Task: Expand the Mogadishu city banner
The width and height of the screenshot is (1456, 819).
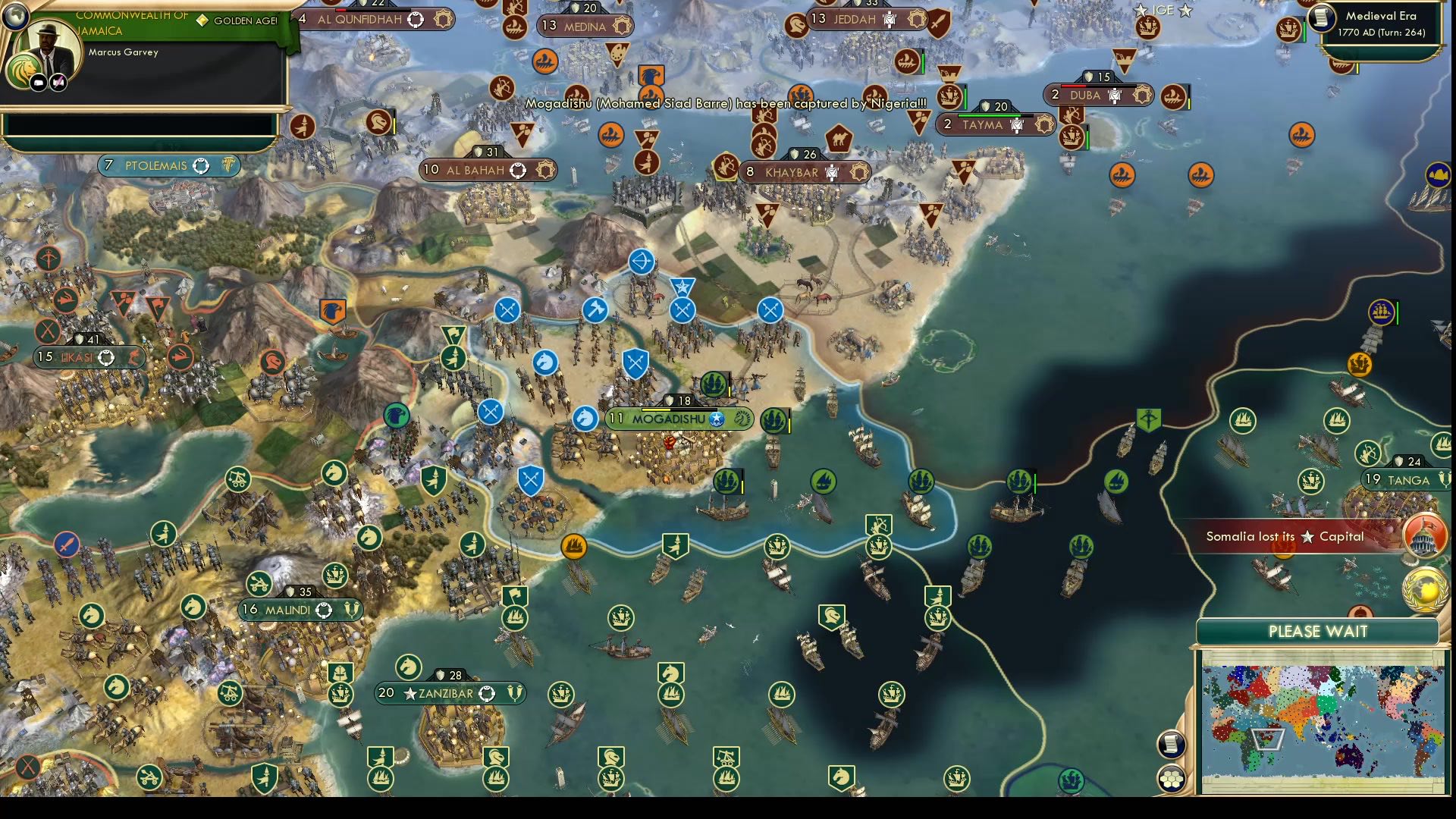Action: pyautogui.click(x=679, y=420)
